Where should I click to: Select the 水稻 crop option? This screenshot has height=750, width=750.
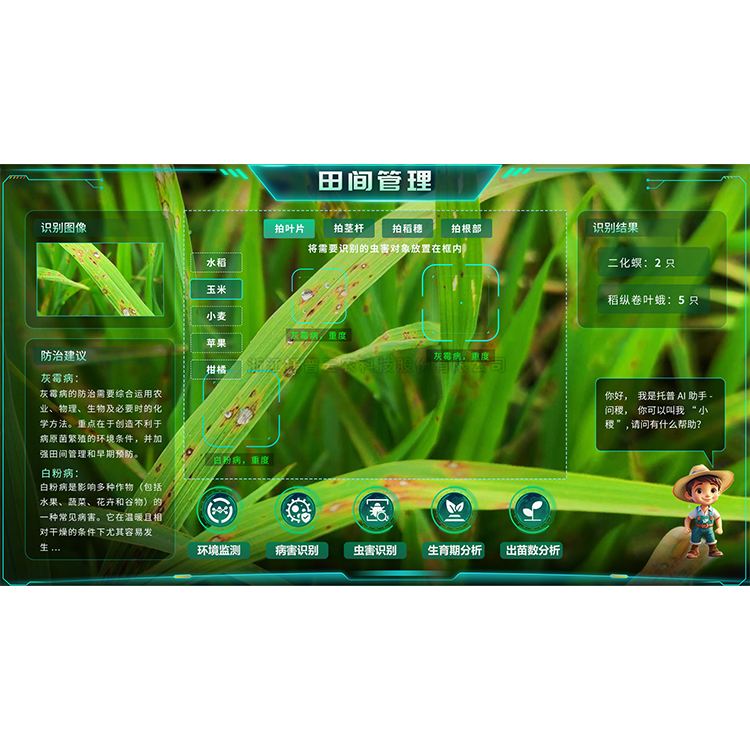click(x=216, y=262)
